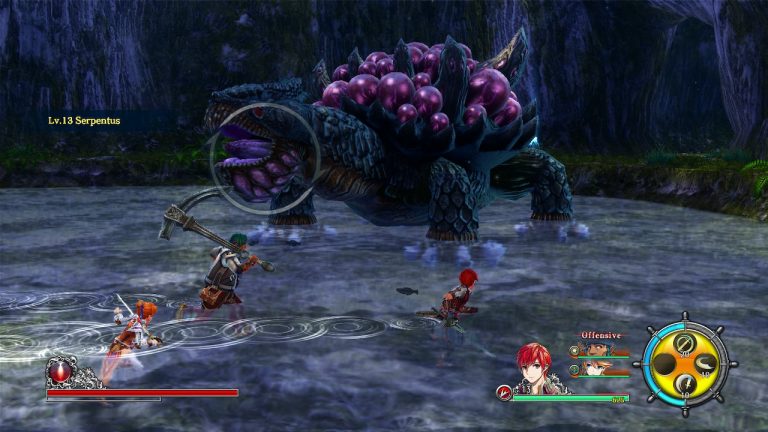Viewport: 768px width, 432px height.
Task: Toggle the Offensive party tactic label
Action: (x=601, y=335)
